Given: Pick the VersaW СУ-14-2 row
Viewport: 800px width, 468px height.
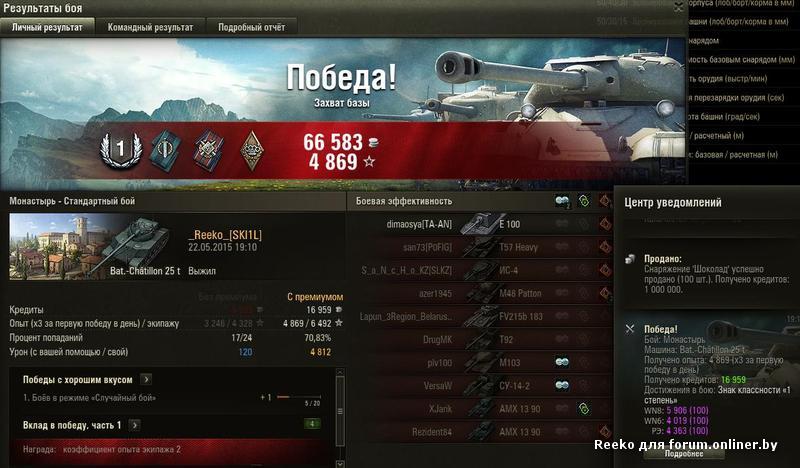Looking at the screenshot, I should click(480, 385).
